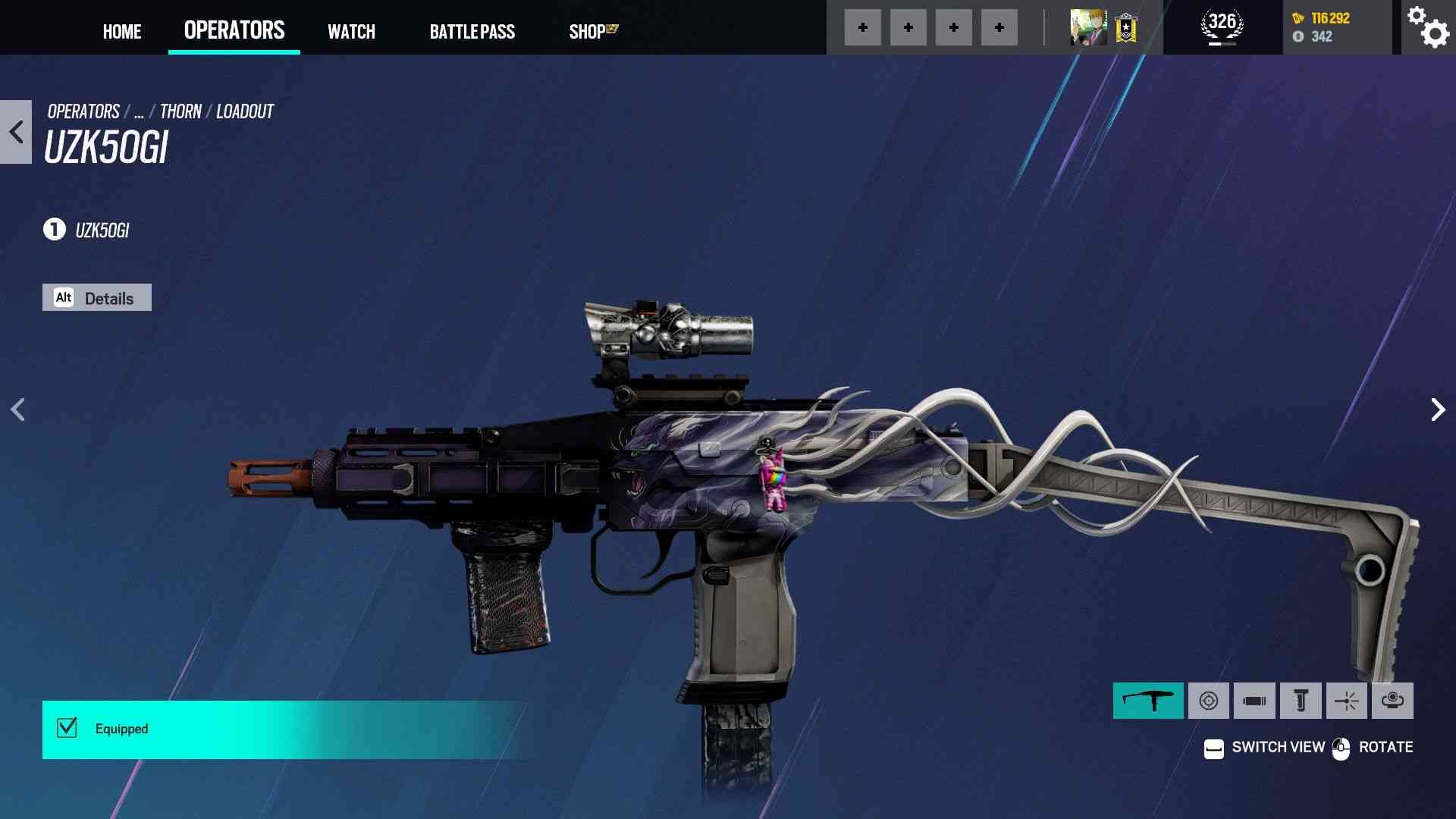Toggle the Equipped checkbox
1456x819 pixels.
point(67,728)
